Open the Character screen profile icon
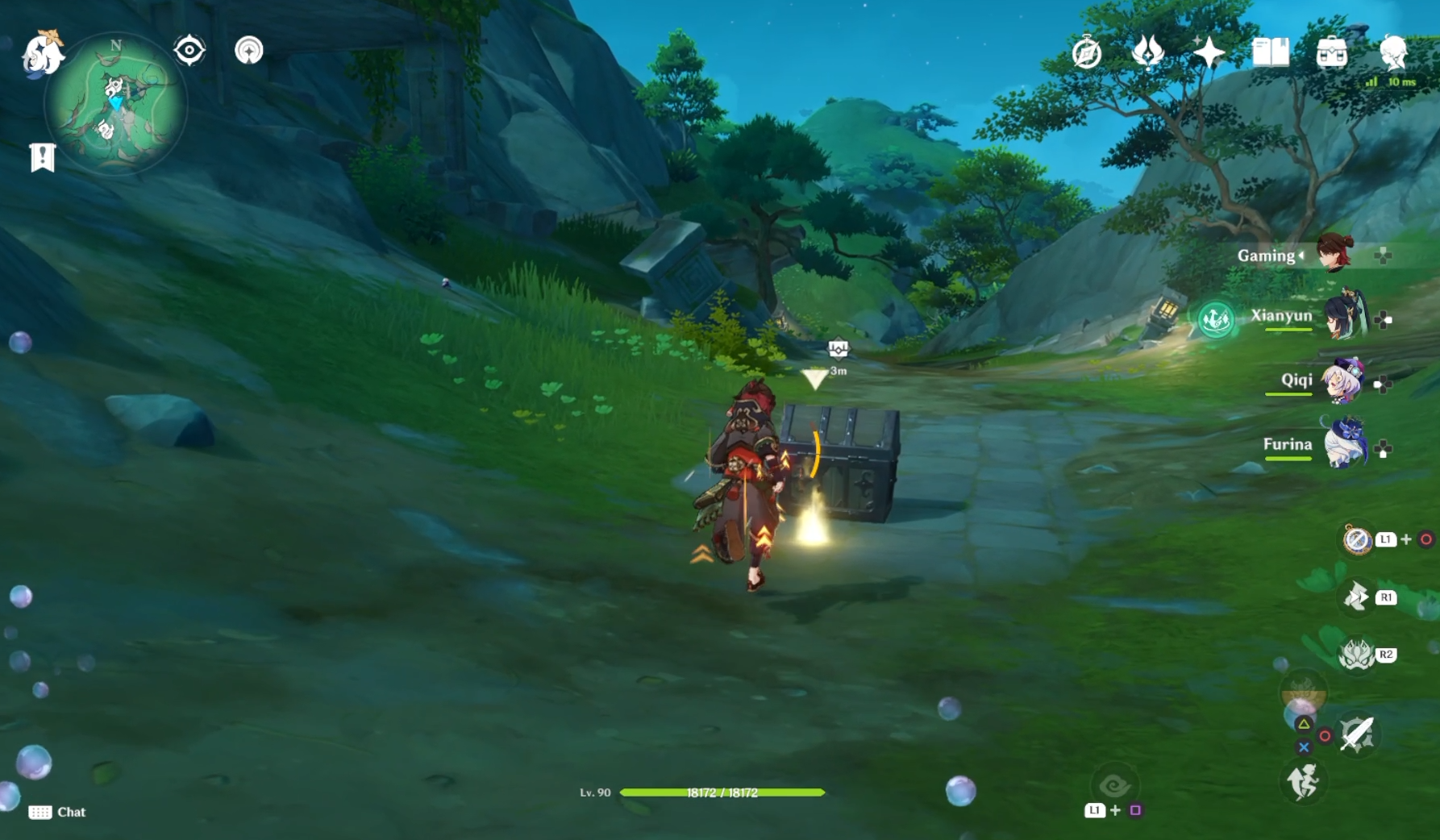The width and height of the screenshot is (1440, 840). point(1393,51)
